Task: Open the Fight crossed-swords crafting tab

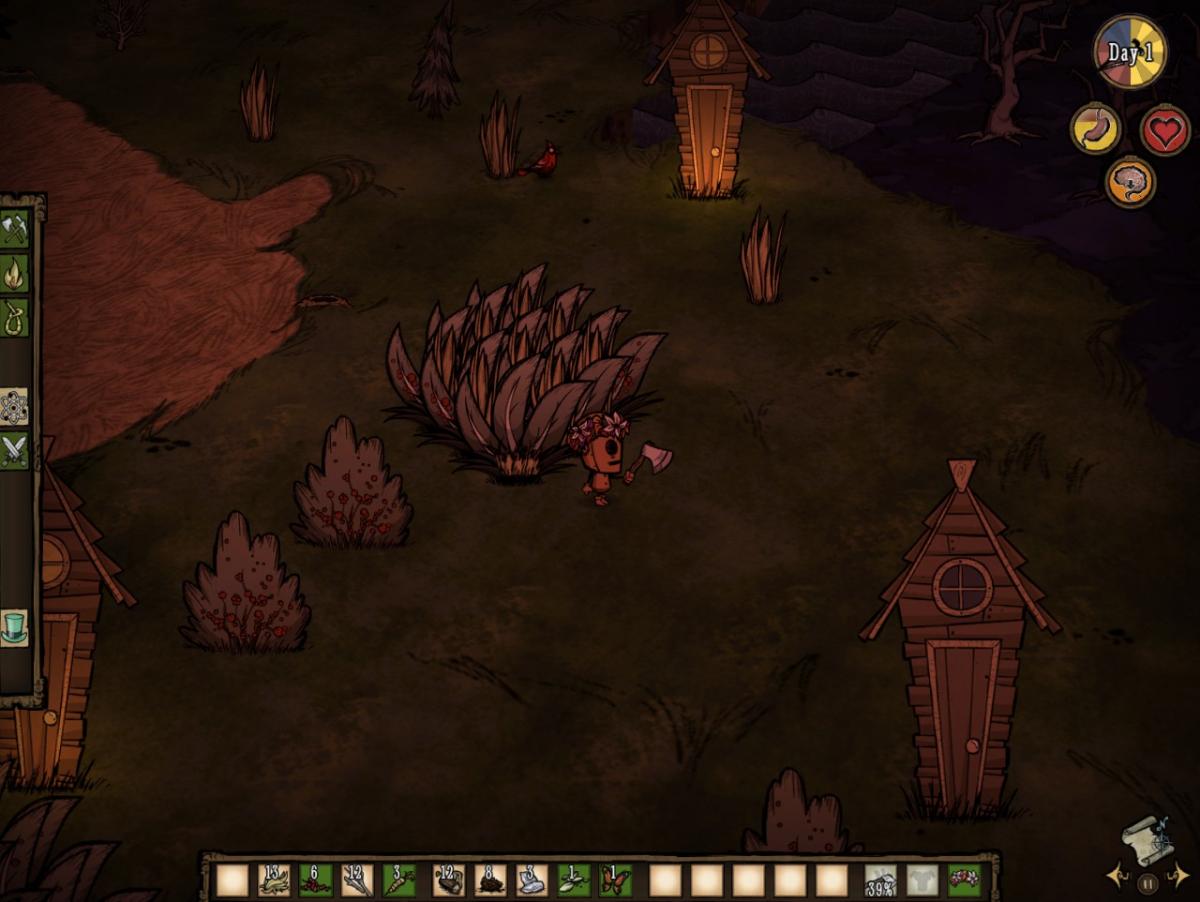Action: [x=14, y=451]
